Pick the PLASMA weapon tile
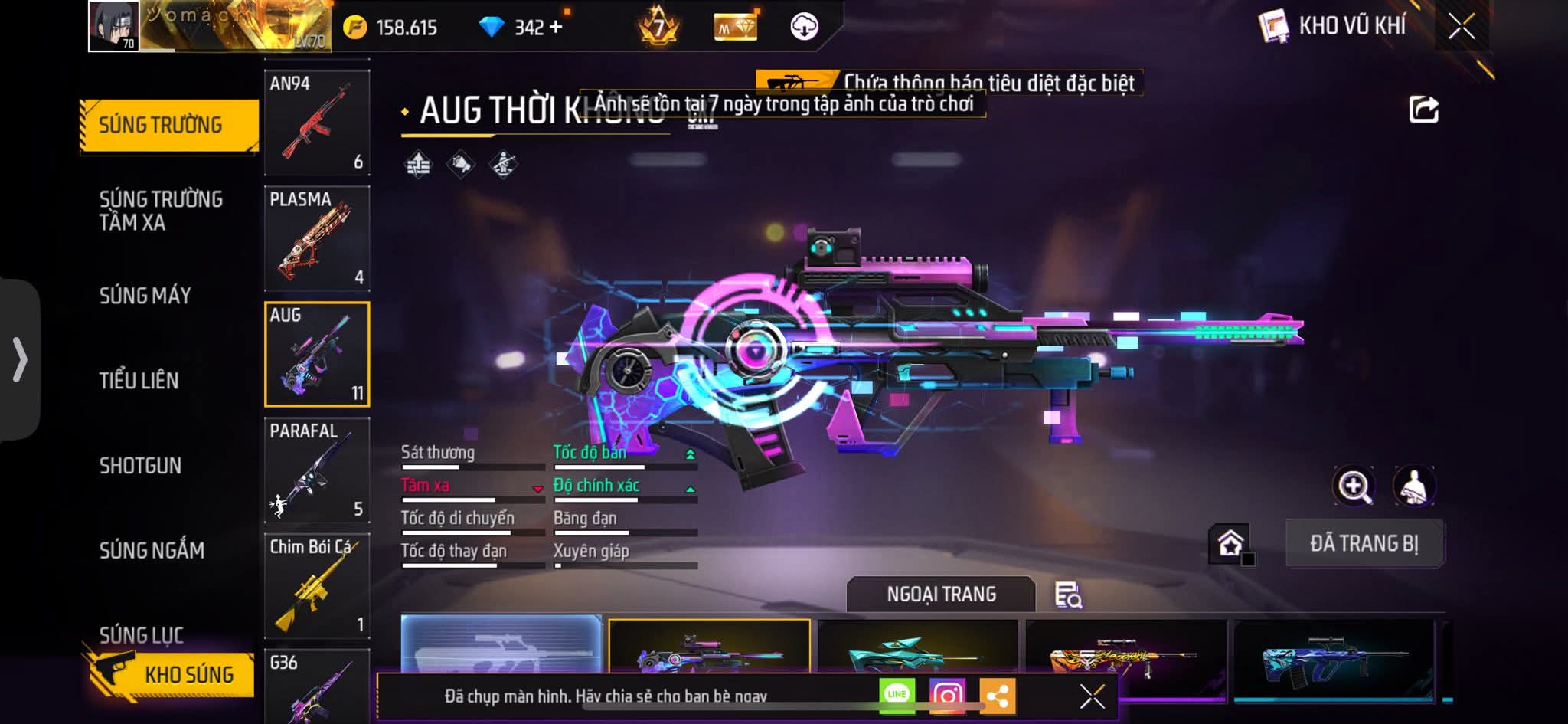This screenshot has width=1568, height=724. (317, 238)
